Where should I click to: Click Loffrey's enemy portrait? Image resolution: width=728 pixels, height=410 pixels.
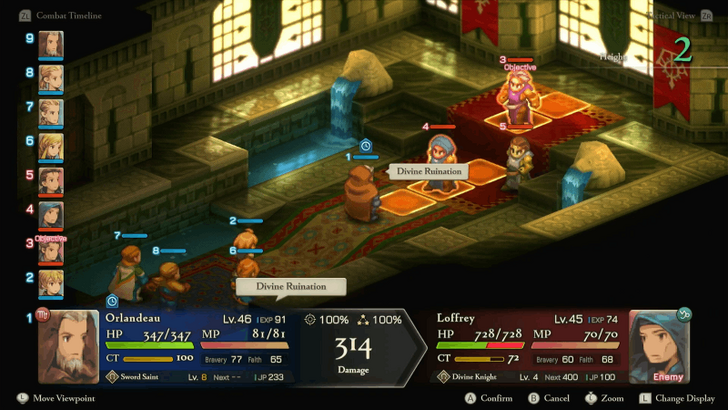660,346
